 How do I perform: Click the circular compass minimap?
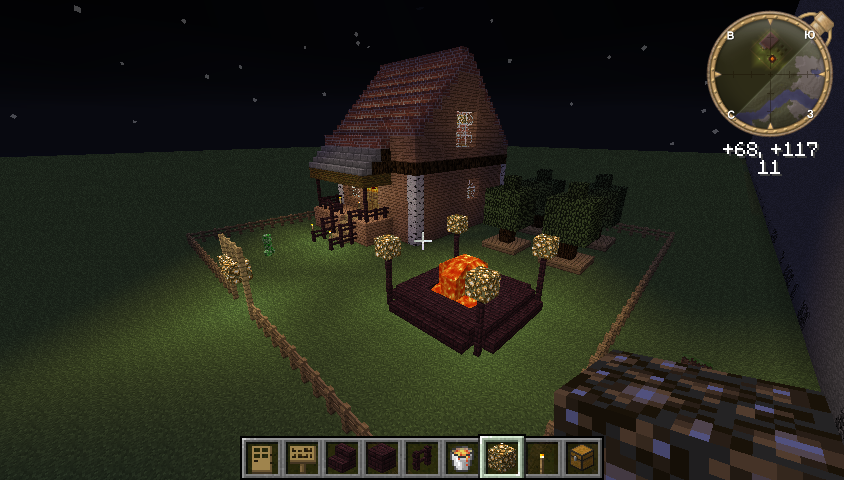coord(769,74)
